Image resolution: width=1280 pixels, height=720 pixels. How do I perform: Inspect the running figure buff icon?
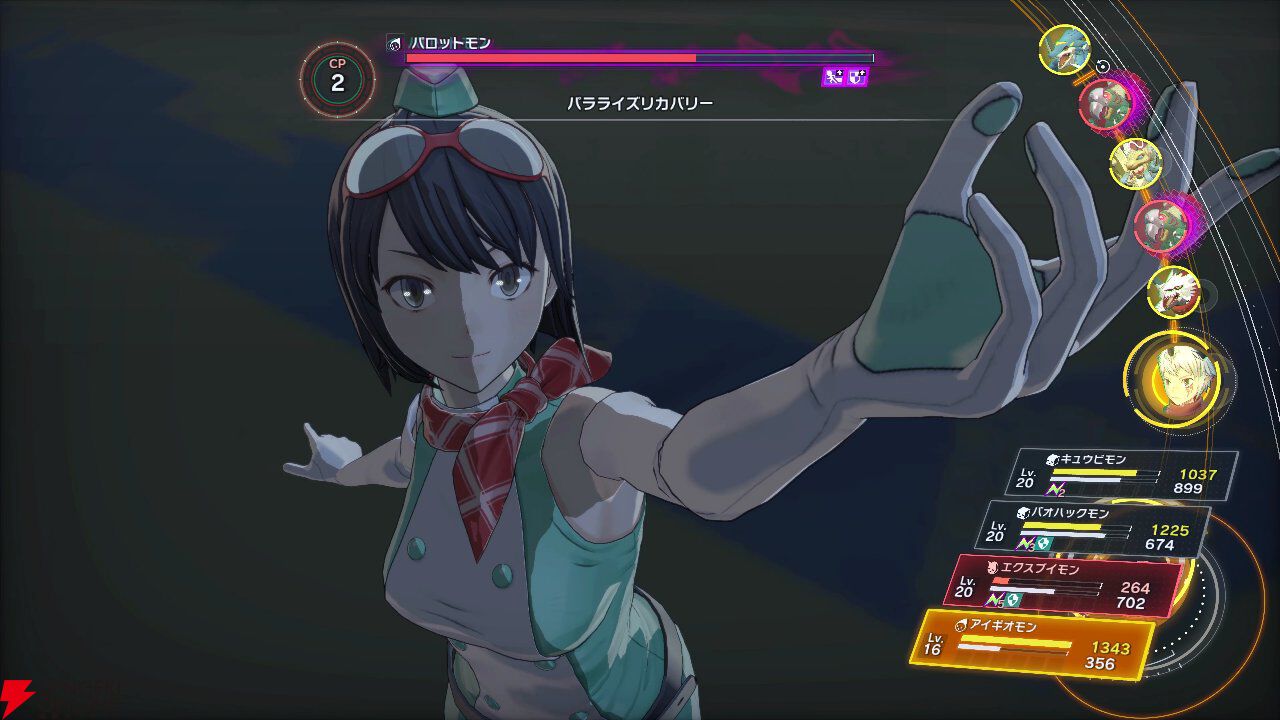click(x=833, y=77)
